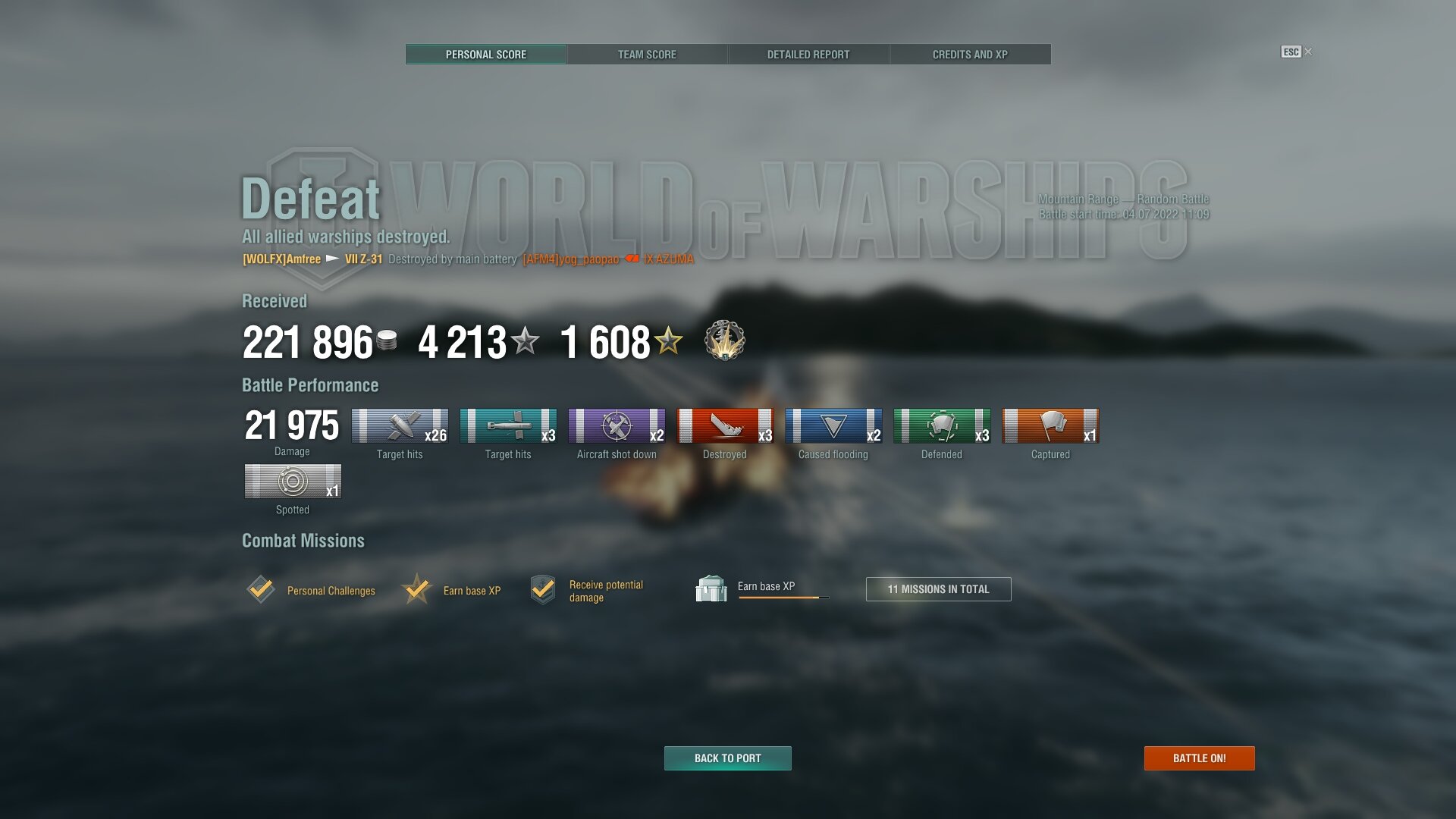Open the Detailed Report tab
1456x819 pixels.
pyautogui.click(x=808, y=55)
